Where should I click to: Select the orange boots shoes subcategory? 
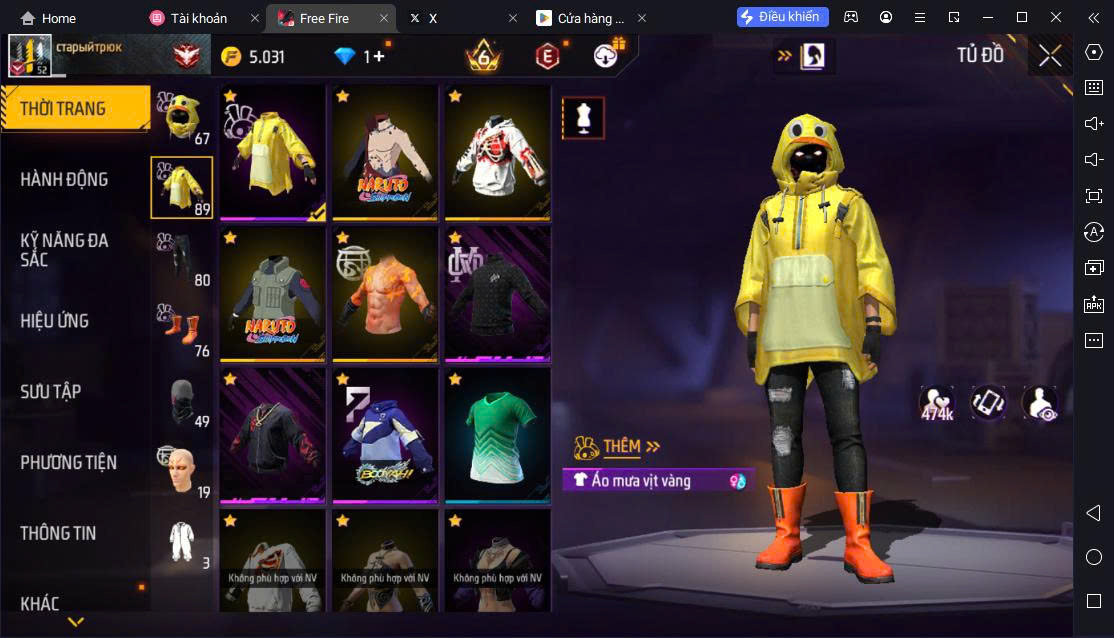(x=182, y=329)
